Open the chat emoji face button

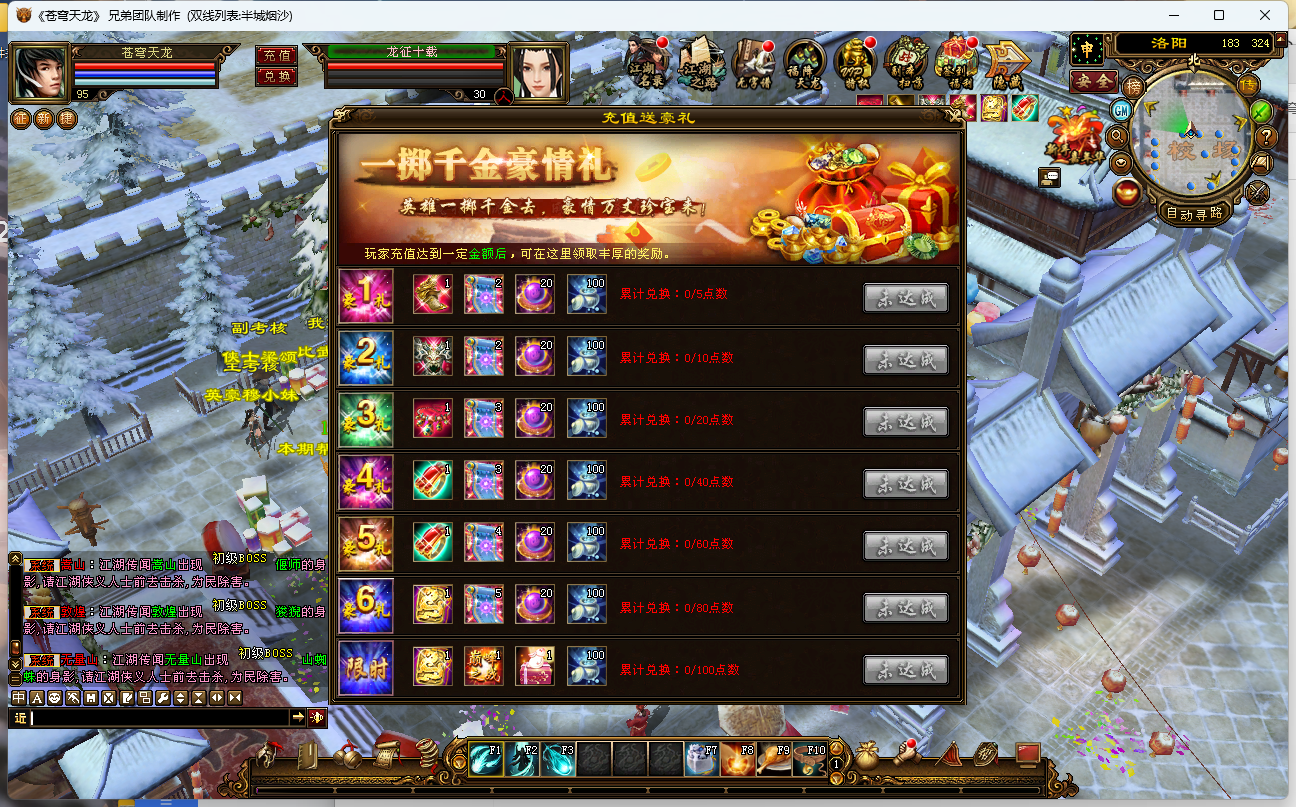(x=54, y=697)
